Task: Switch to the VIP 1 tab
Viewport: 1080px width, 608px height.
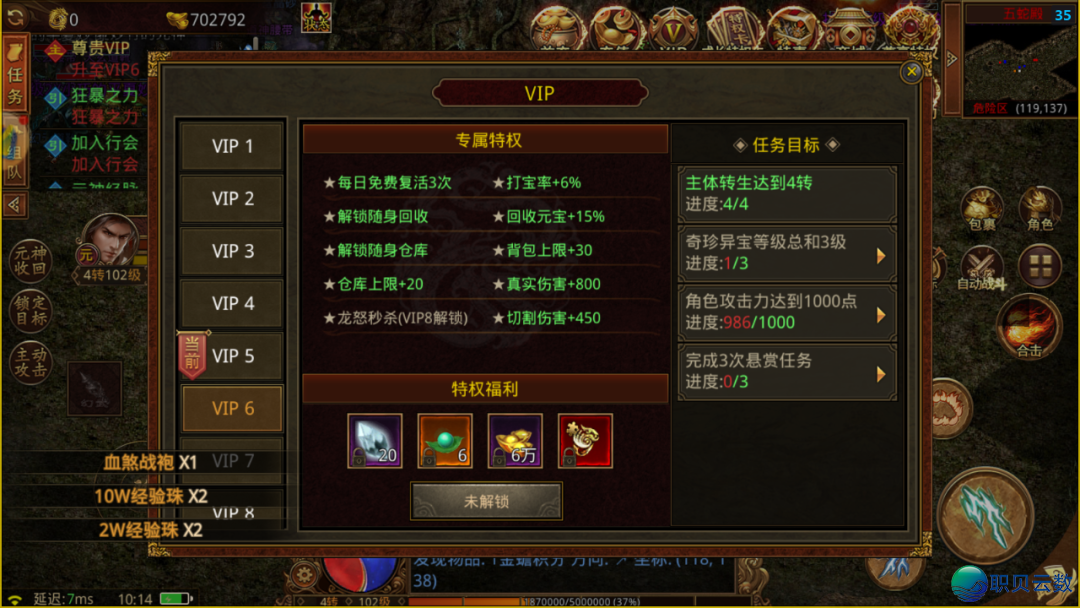Action: tap(232, 146)
